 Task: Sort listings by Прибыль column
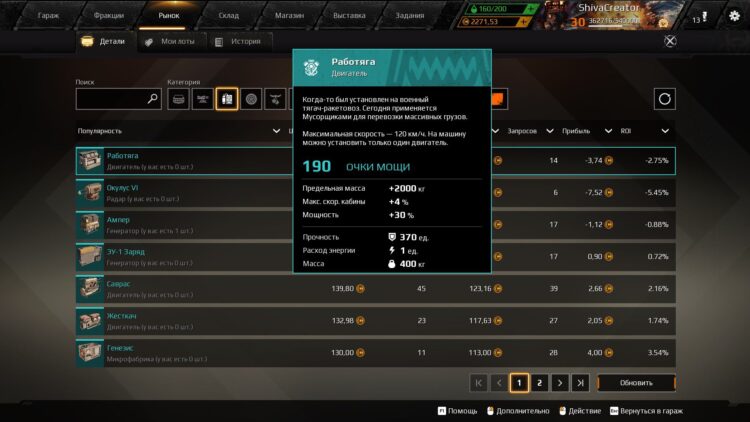(583, 131)
